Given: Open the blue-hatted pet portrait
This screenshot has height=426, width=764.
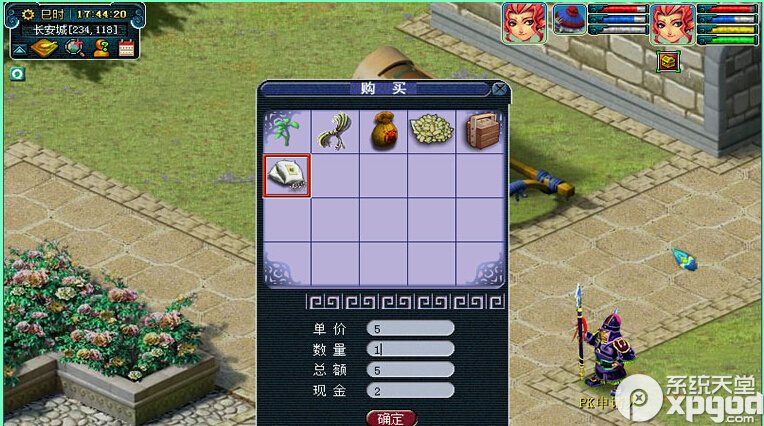Looking at the screenshot, I should pyautogui.click(x=569, y=20).
